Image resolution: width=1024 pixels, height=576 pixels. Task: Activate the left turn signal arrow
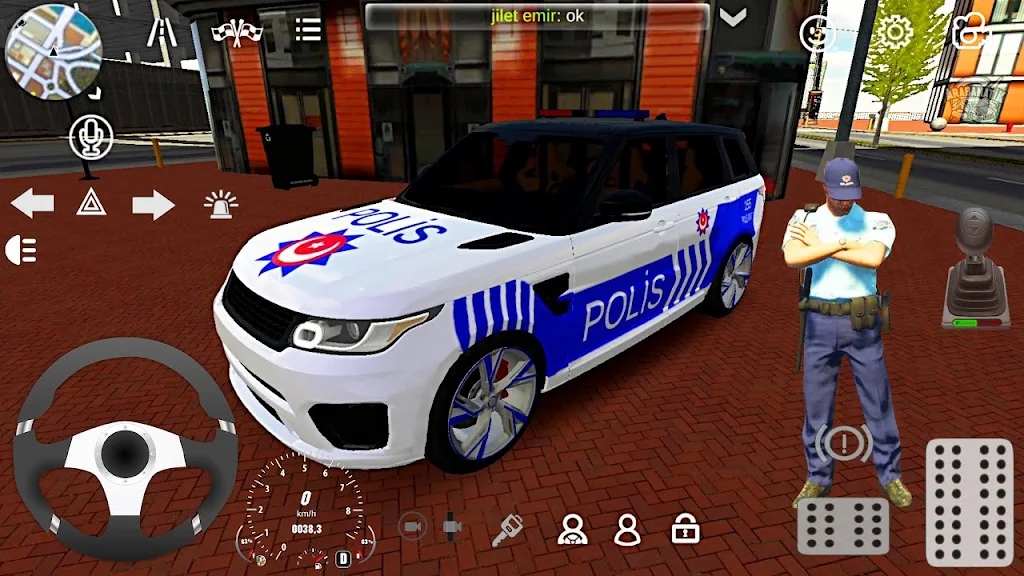tap(32, 204)
